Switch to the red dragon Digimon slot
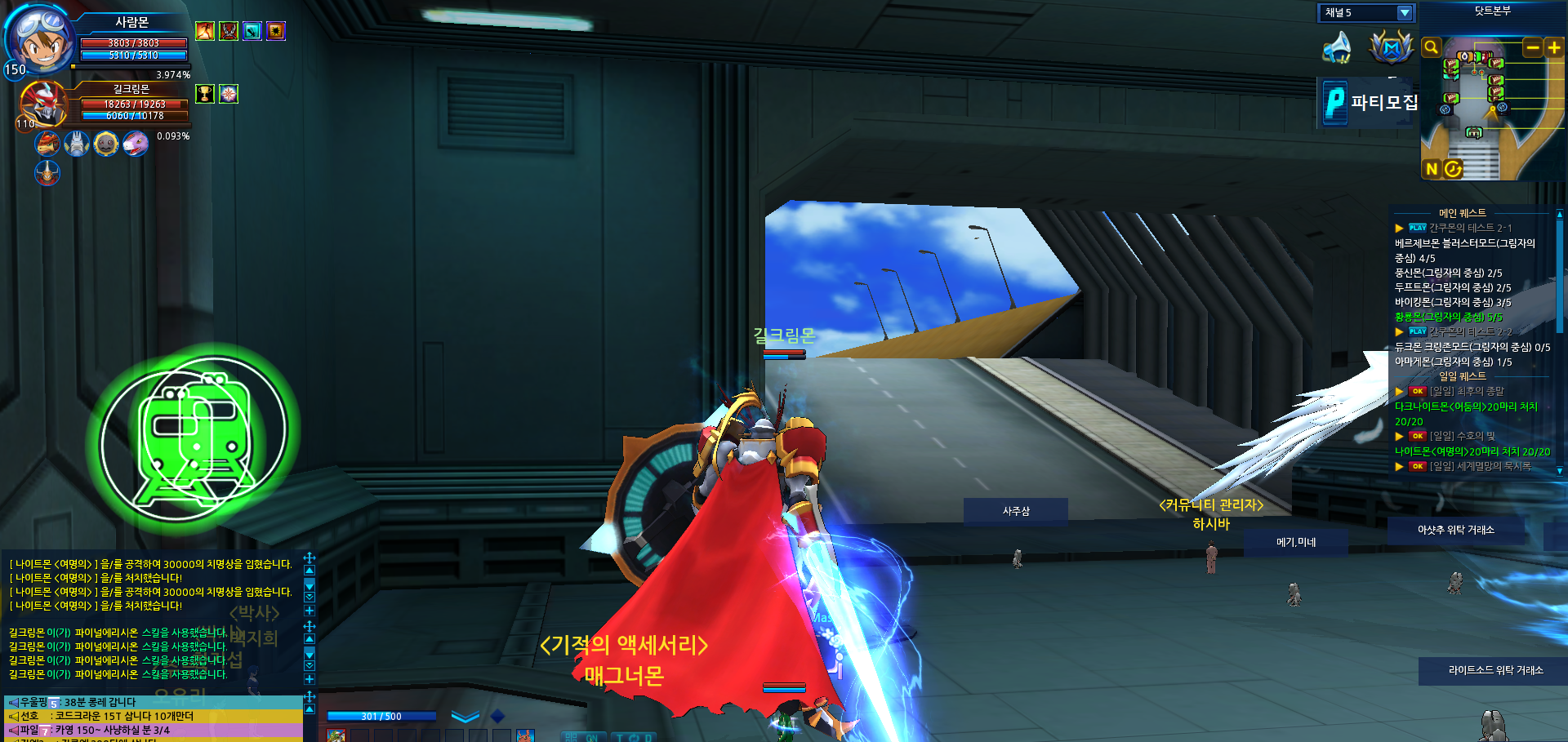1568x742 pixels. pyautogui.click(x=48, y=144)
